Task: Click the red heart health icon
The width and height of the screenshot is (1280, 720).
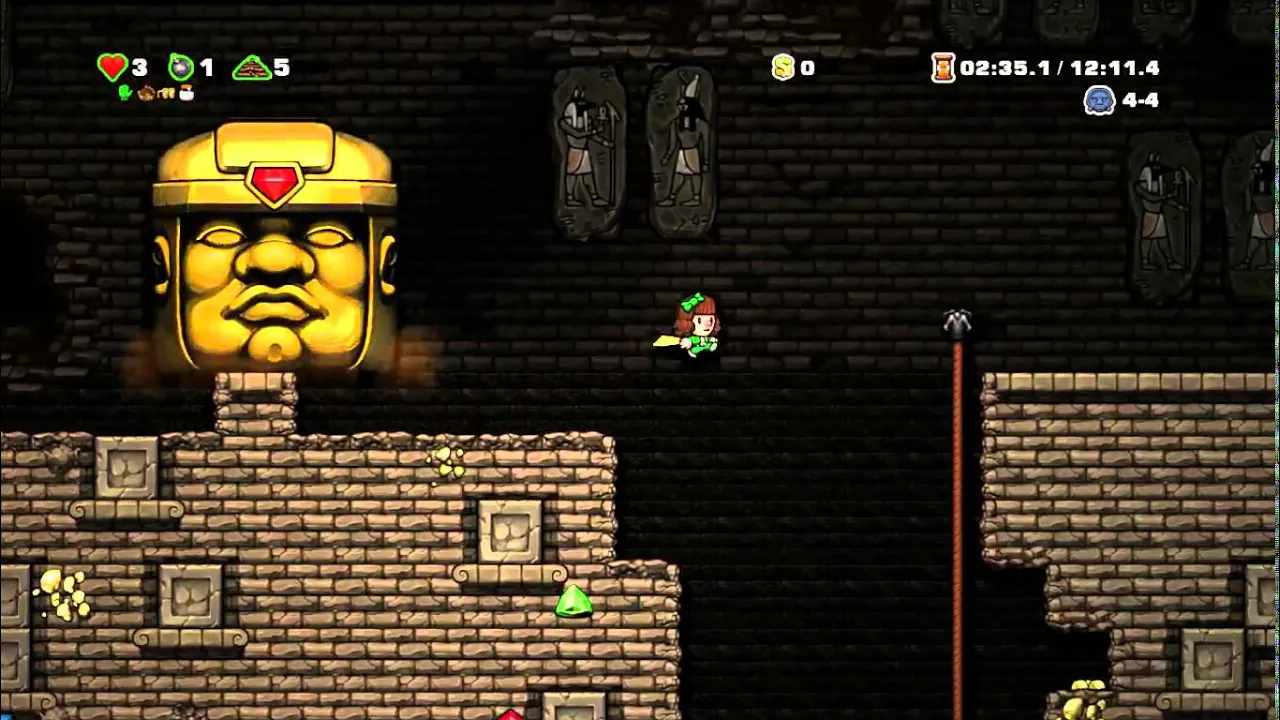Action: point(111,67)
